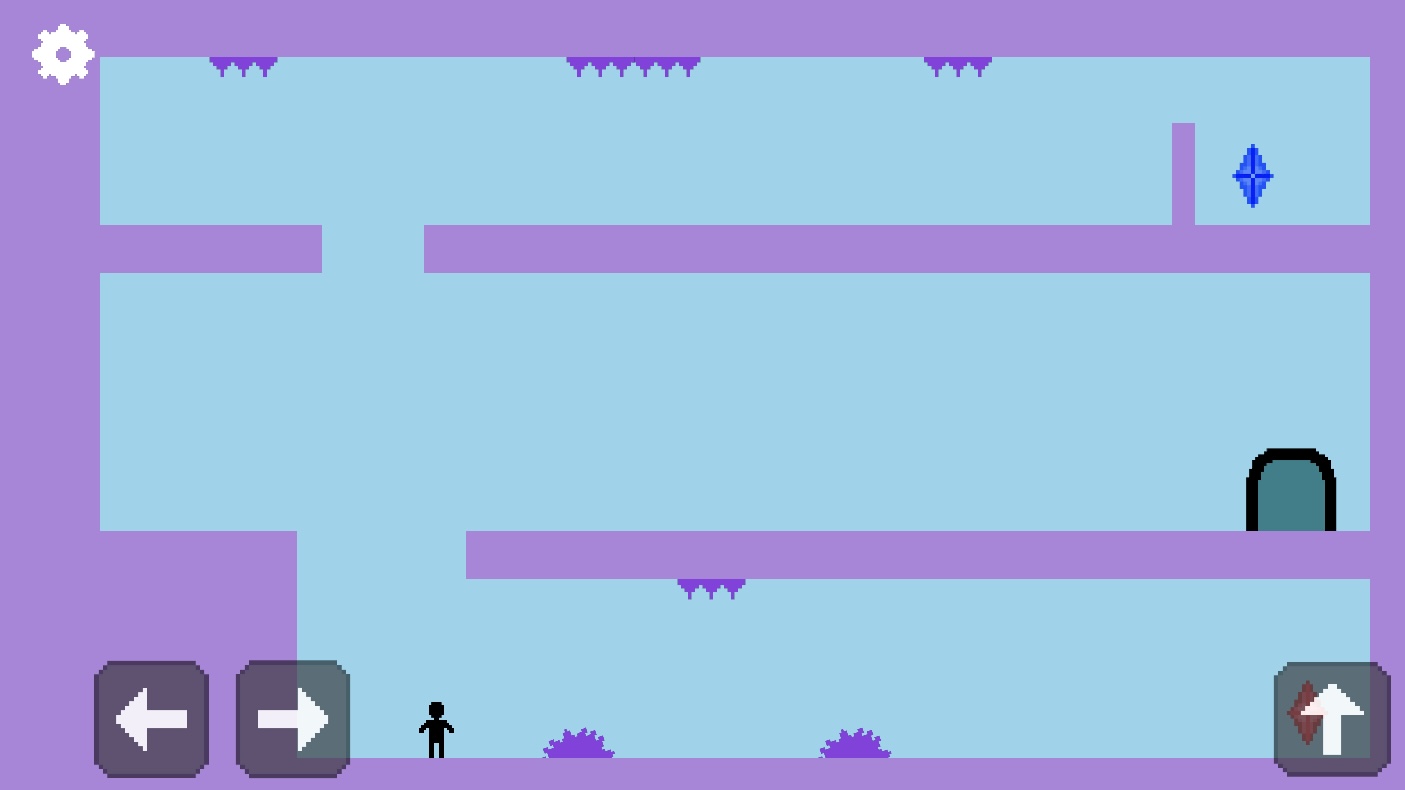Click the spike cluster on the top-left ceiling

[x=243, y=65]
